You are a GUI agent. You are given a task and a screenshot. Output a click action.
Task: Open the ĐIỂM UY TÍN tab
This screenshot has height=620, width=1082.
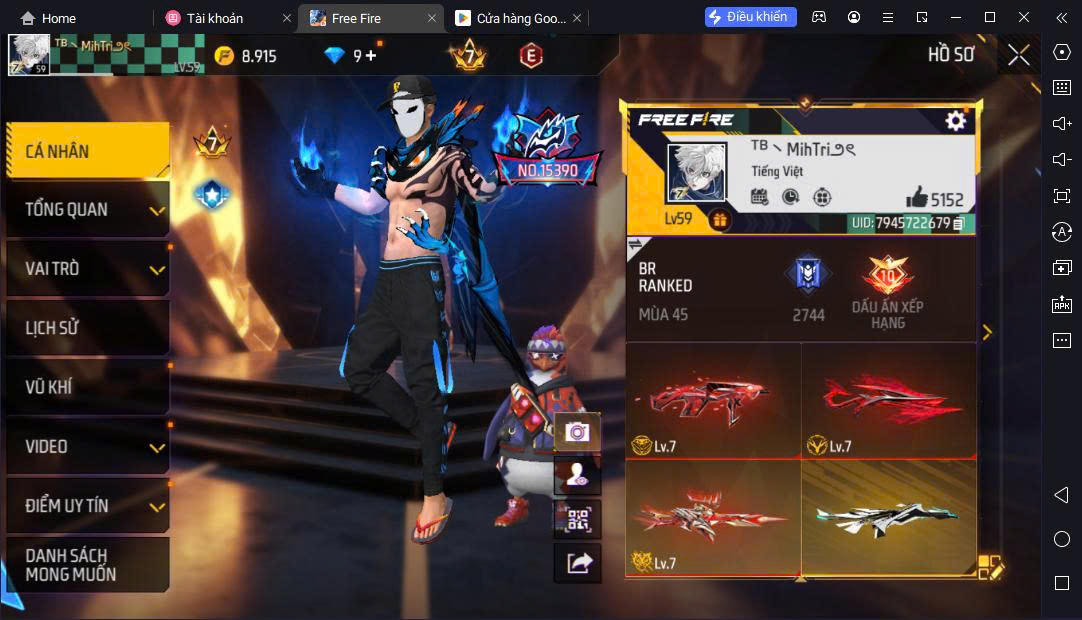click(87, 506)
